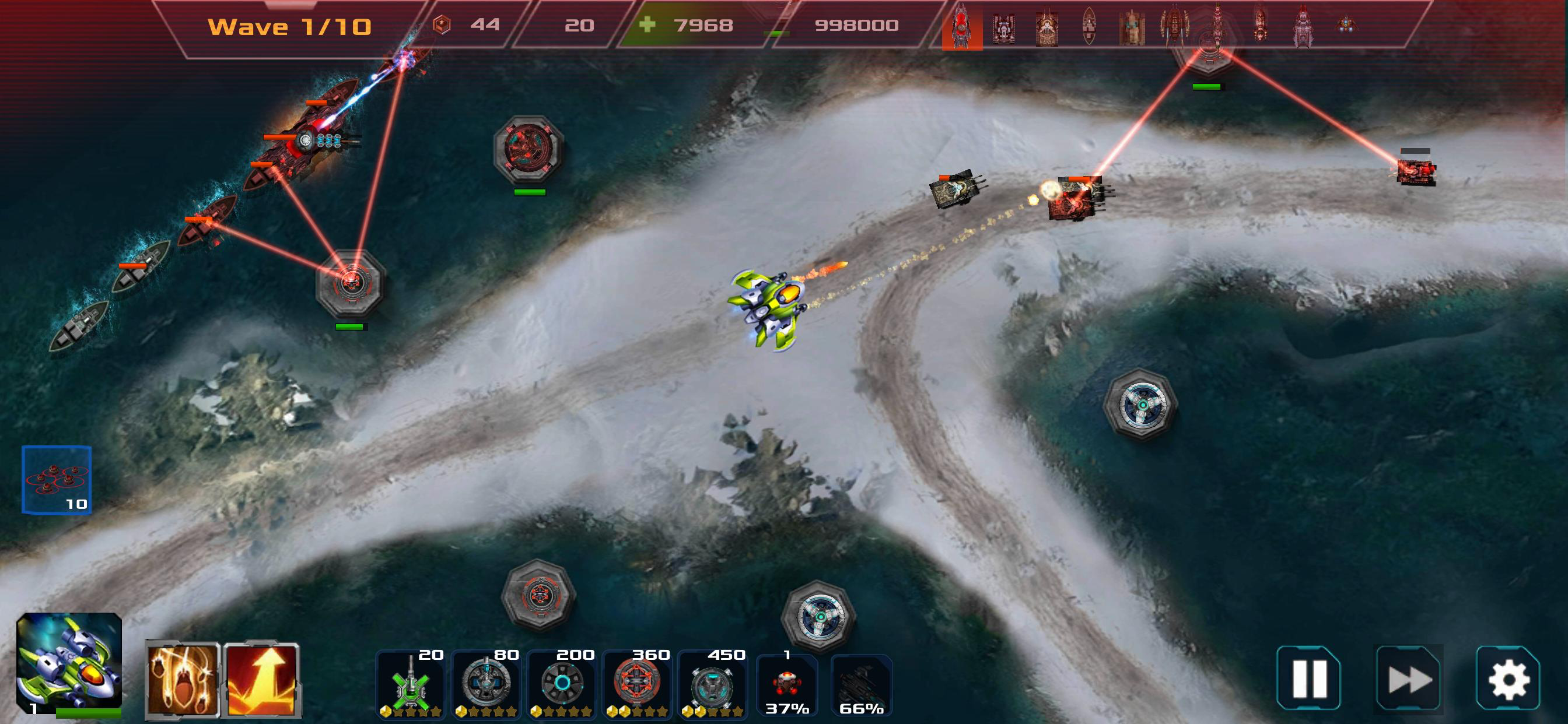Open the mech walker enemy wave preview

(x=1175, y=27)
